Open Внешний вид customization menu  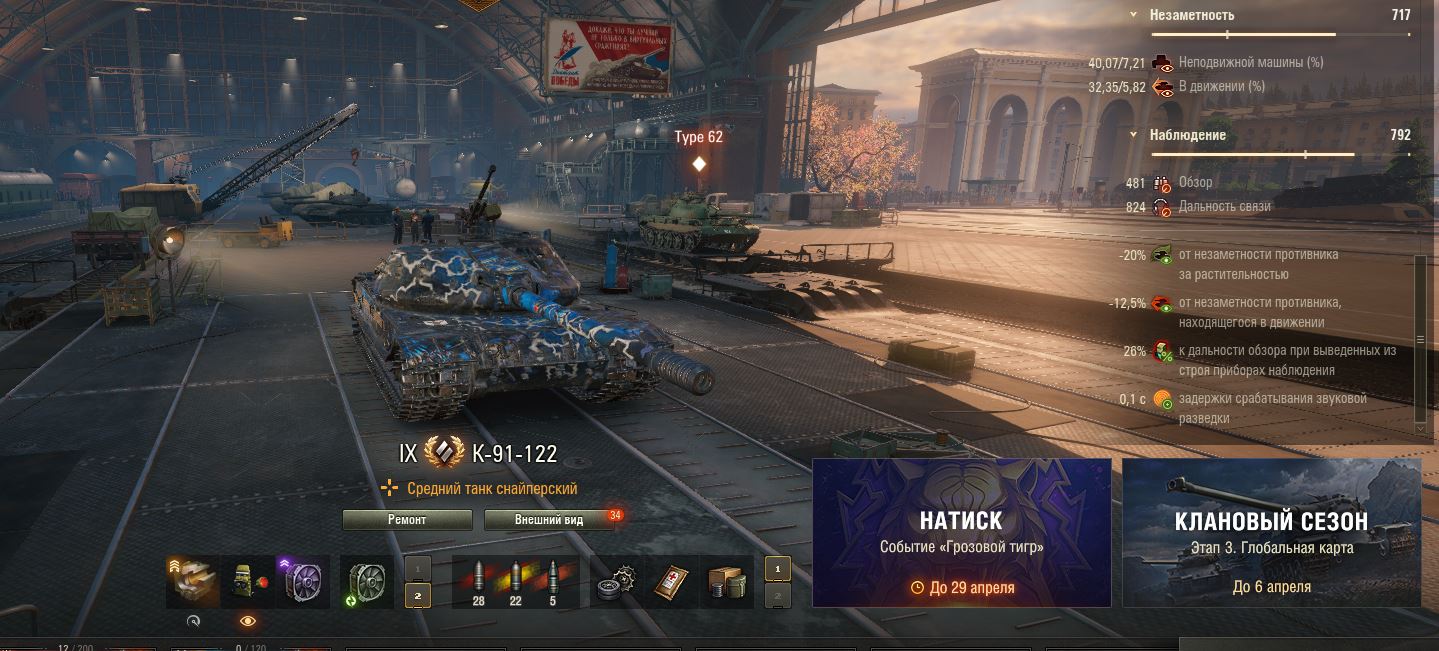[x=548, y=520]
